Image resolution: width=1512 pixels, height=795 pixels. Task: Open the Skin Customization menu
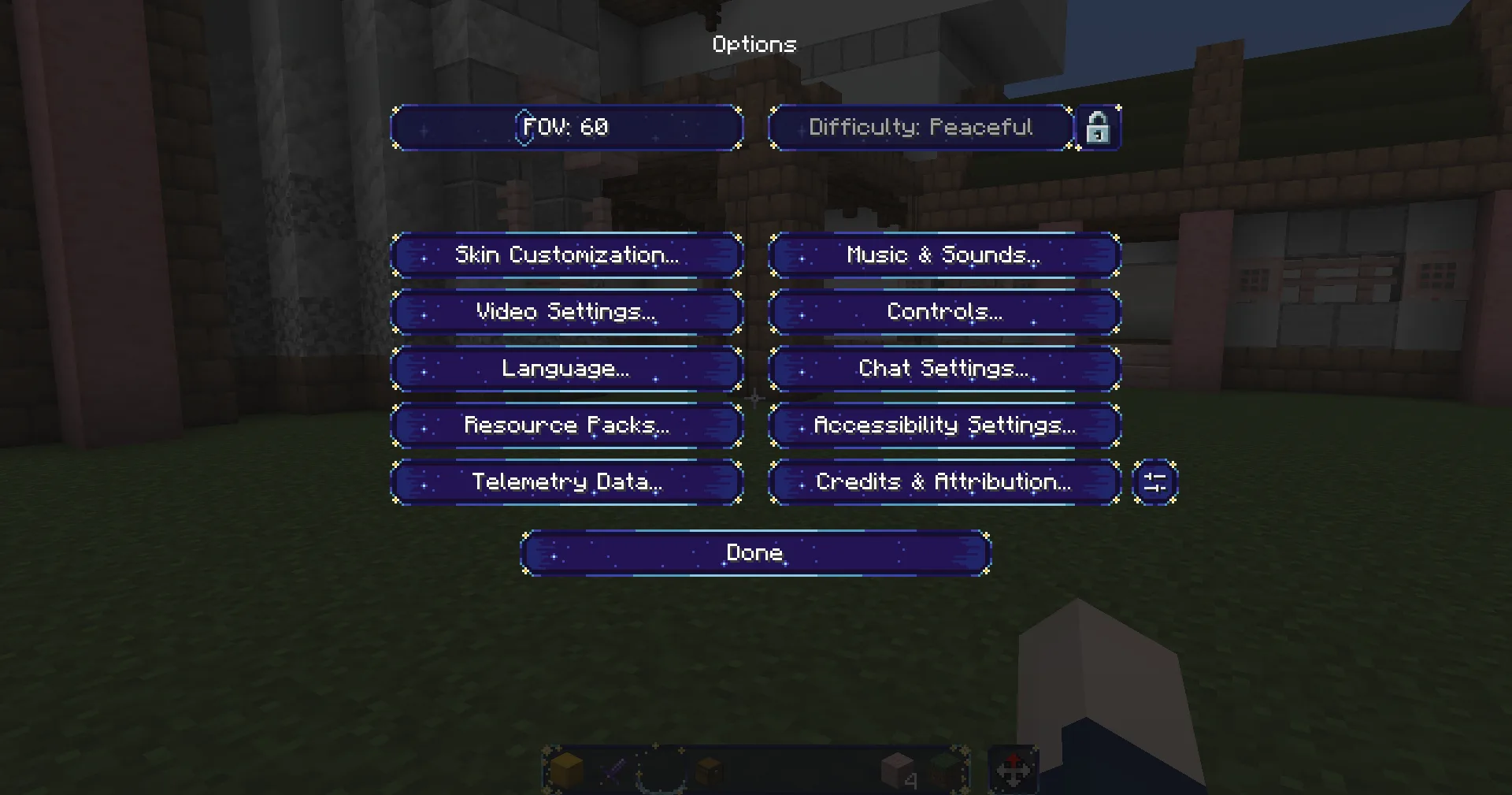tap(566, 255)
